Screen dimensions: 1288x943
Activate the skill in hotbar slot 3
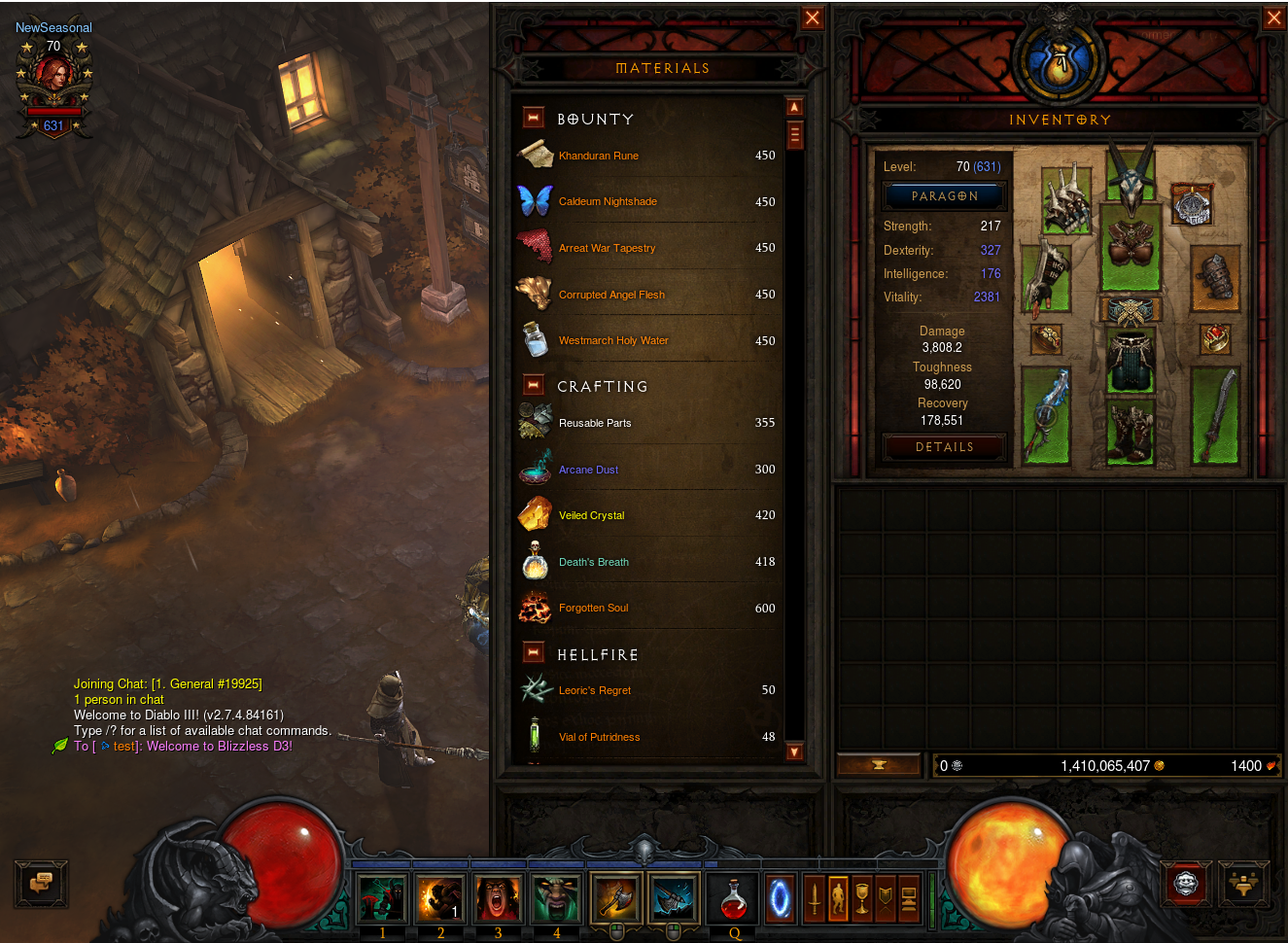coord(499,897)
